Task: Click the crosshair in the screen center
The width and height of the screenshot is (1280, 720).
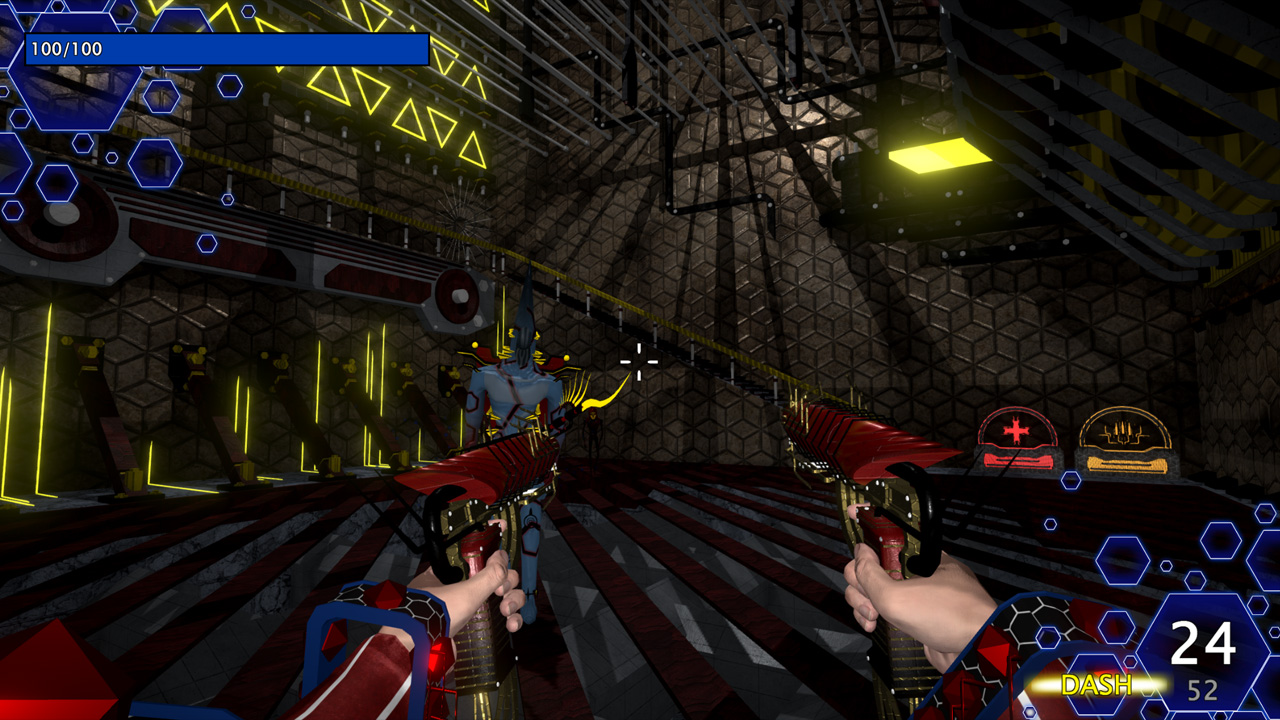Action: tap(638, 362)
